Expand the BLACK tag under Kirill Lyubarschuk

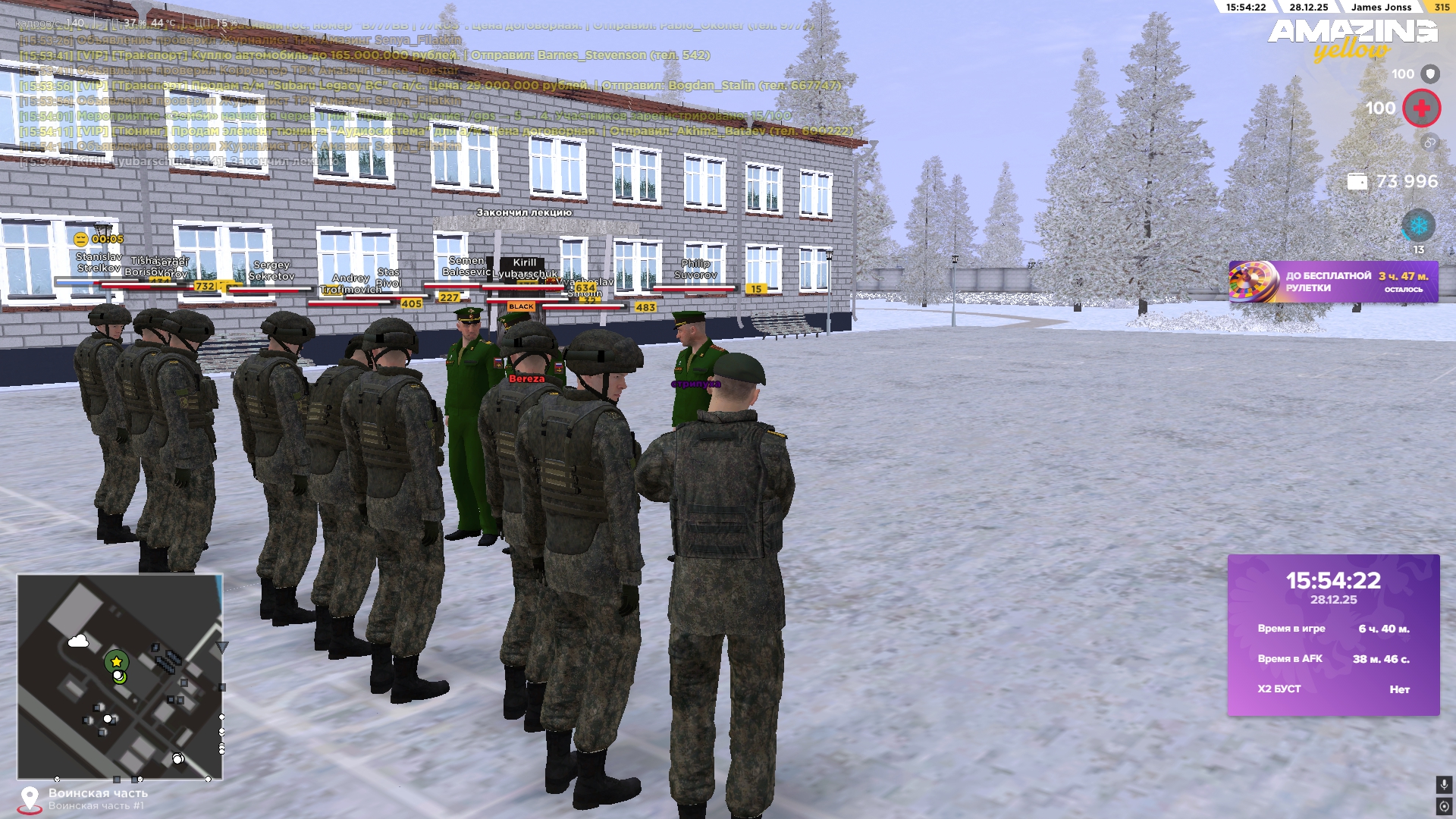(x=522, y=306)
